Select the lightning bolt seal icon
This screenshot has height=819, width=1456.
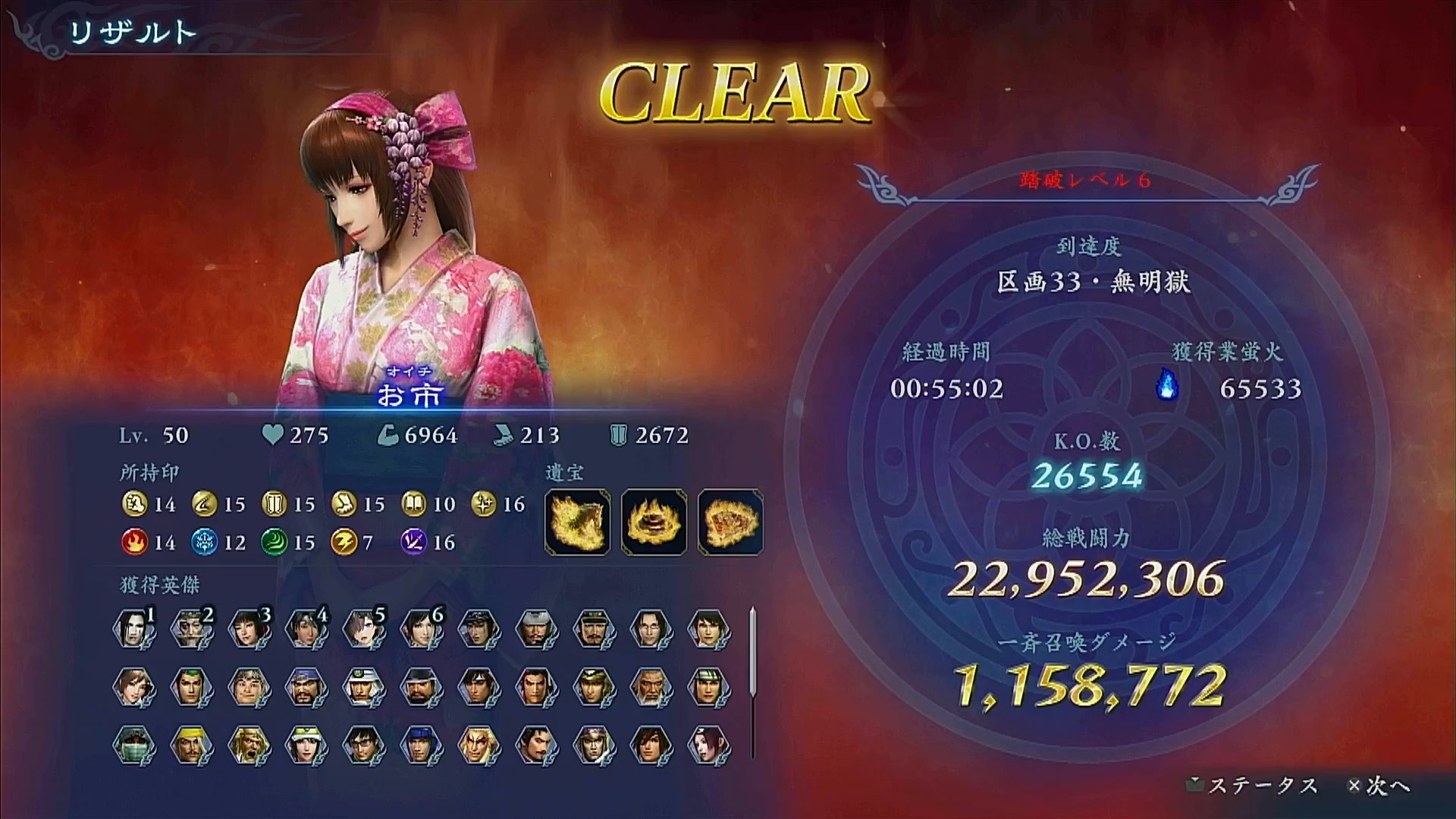coord(343,542)
